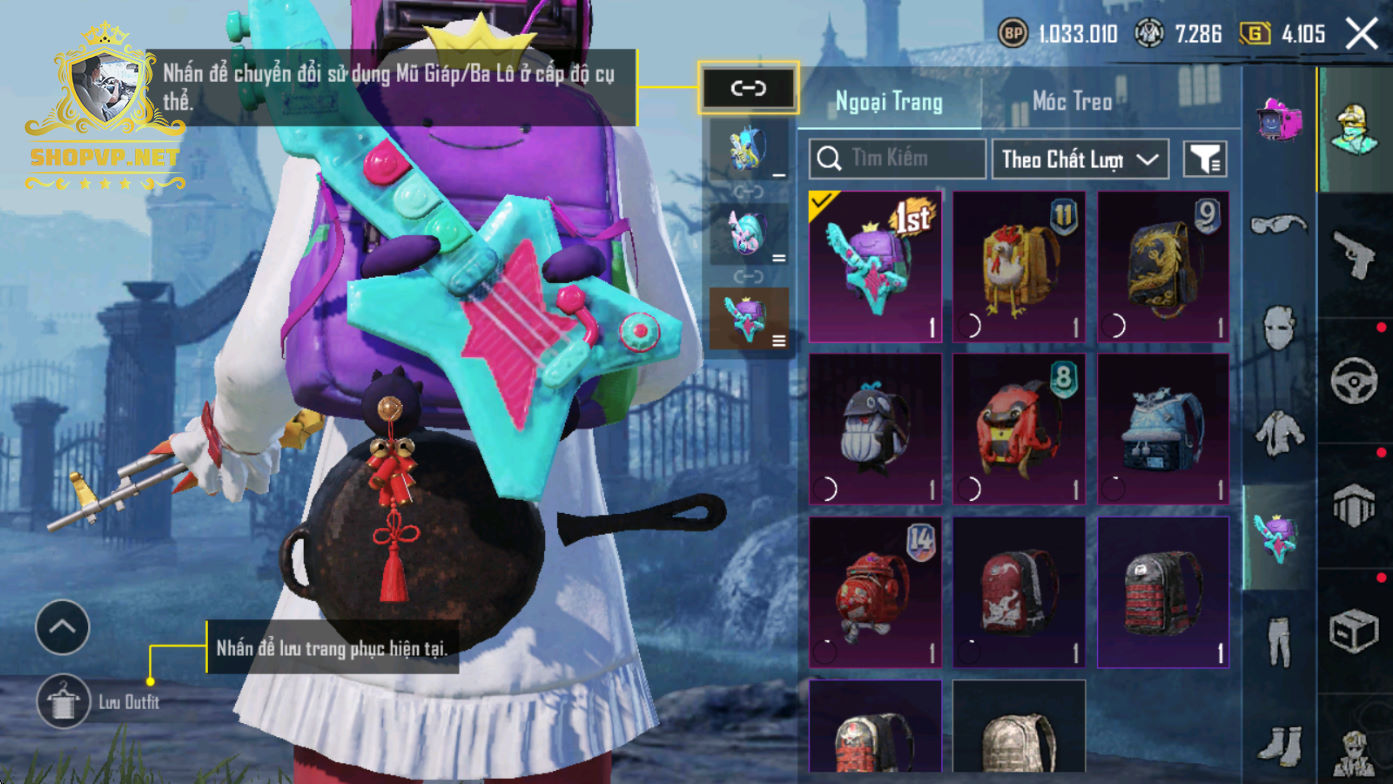
Task: Choose the icy blue backpack skin
Action: [x=1163, y=428]
